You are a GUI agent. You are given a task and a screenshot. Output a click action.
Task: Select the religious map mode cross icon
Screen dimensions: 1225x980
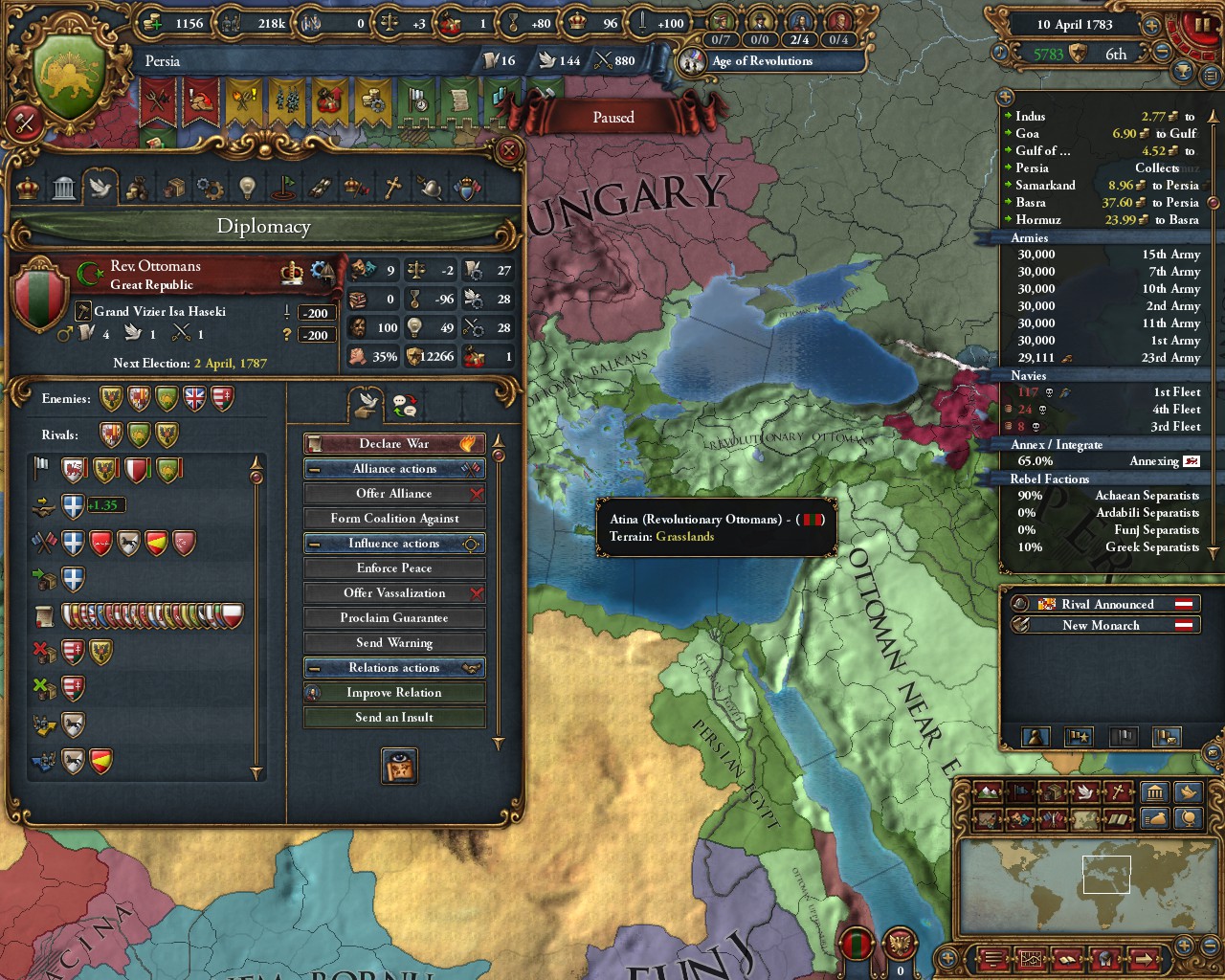click(1117, 791)
